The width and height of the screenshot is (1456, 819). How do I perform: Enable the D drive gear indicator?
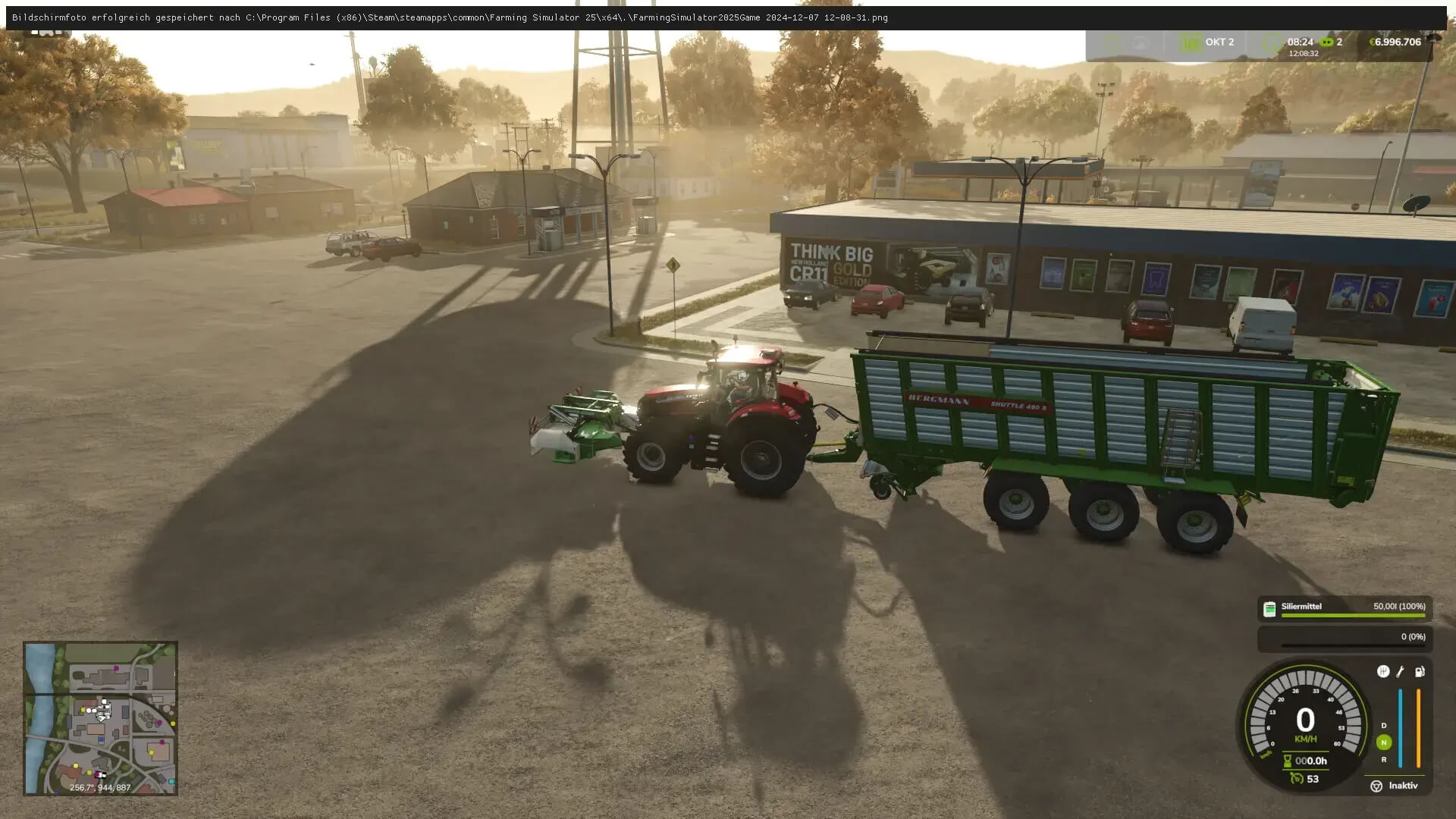(1383, 725)
